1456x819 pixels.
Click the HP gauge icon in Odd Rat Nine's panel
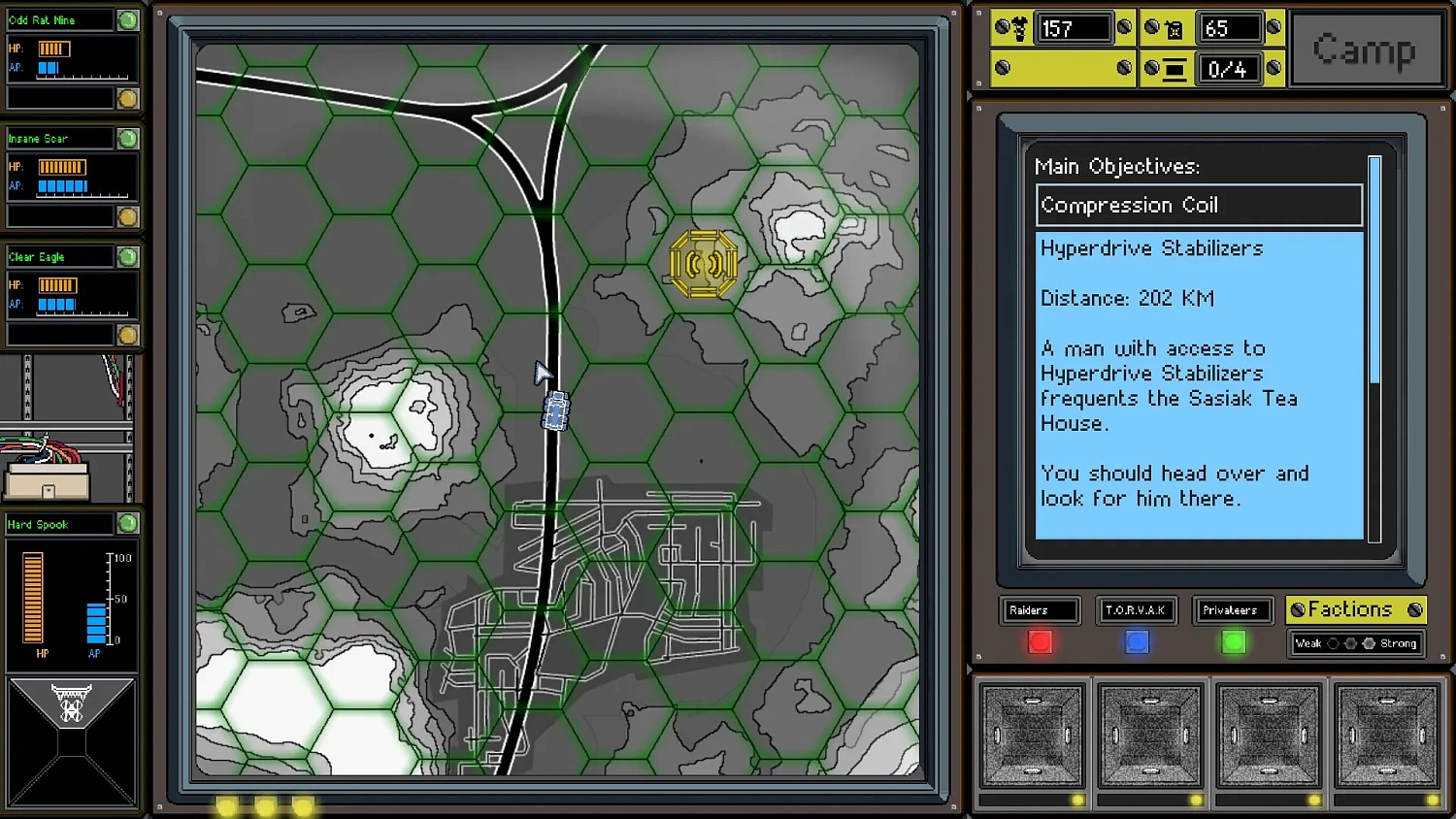pos(55,47)
